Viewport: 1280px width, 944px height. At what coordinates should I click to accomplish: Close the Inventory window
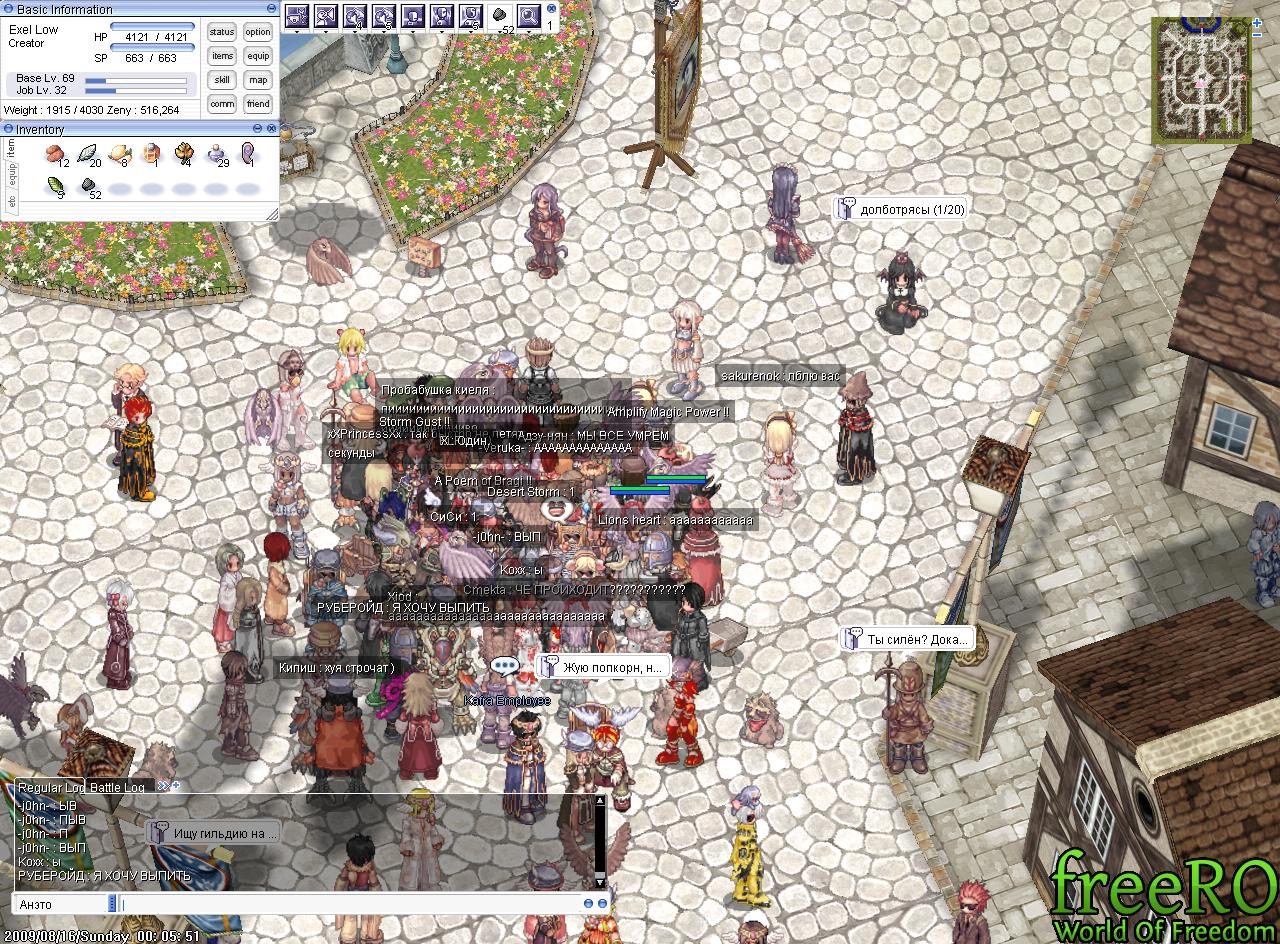(x=271, y=129)
